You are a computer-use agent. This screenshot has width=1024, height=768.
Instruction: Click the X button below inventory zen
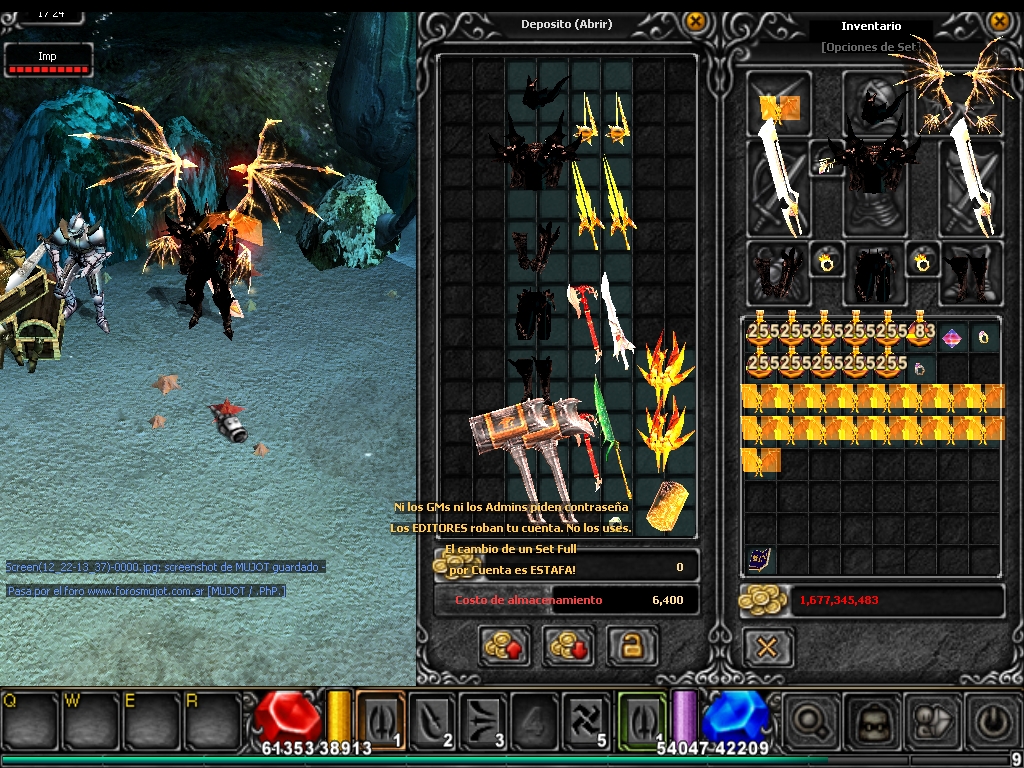[x=767, y=648]
